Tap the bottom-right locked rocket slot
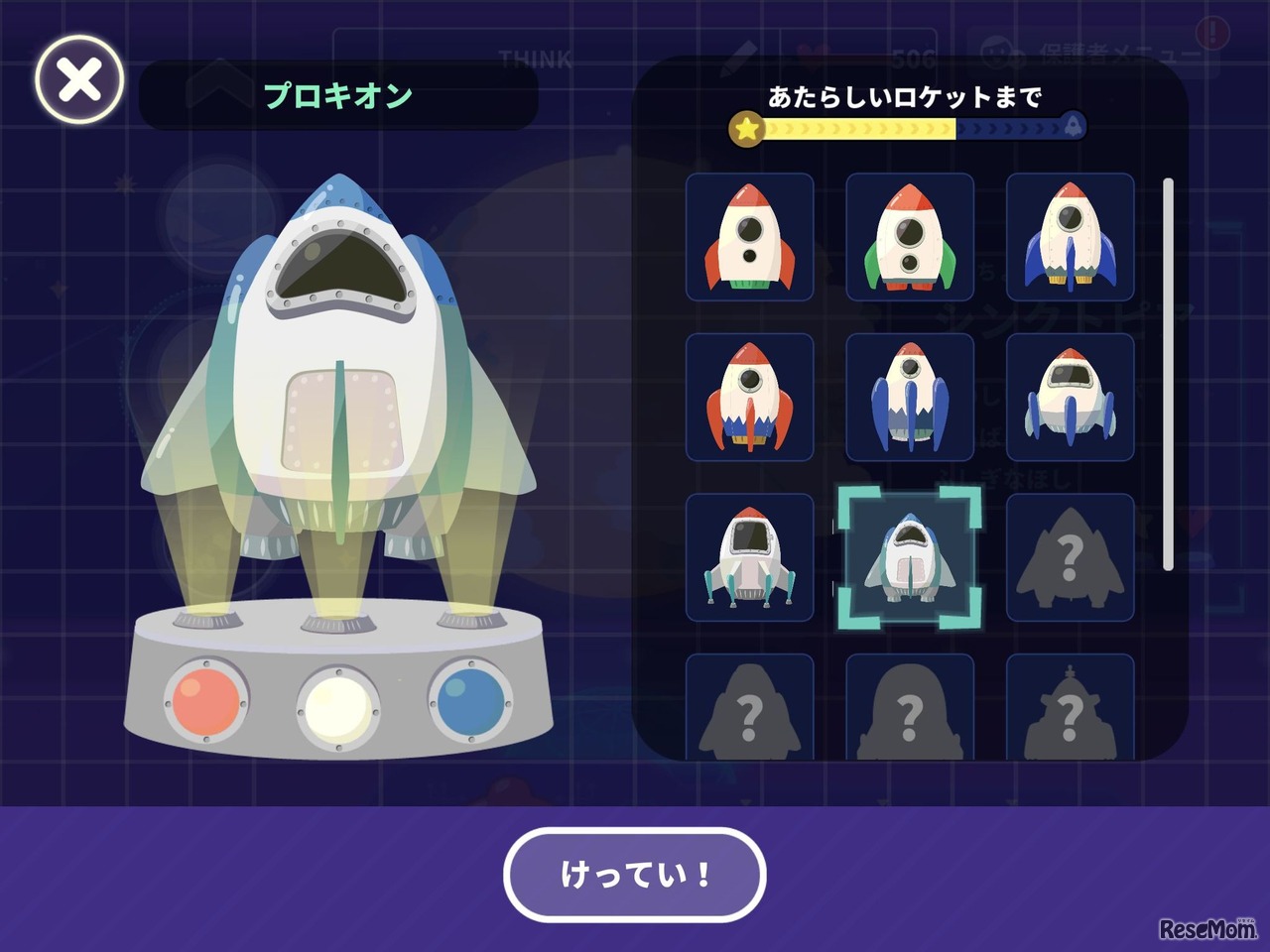This screenshot has height=952, width=1270. (1069, 709)
